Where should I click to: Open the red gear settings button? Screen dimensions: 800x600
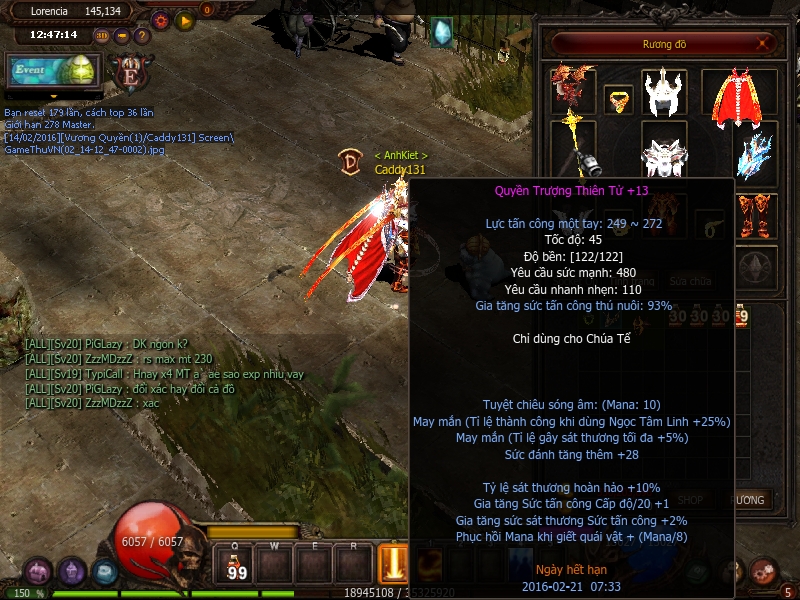pyautogui.click(x=160, y=19)
